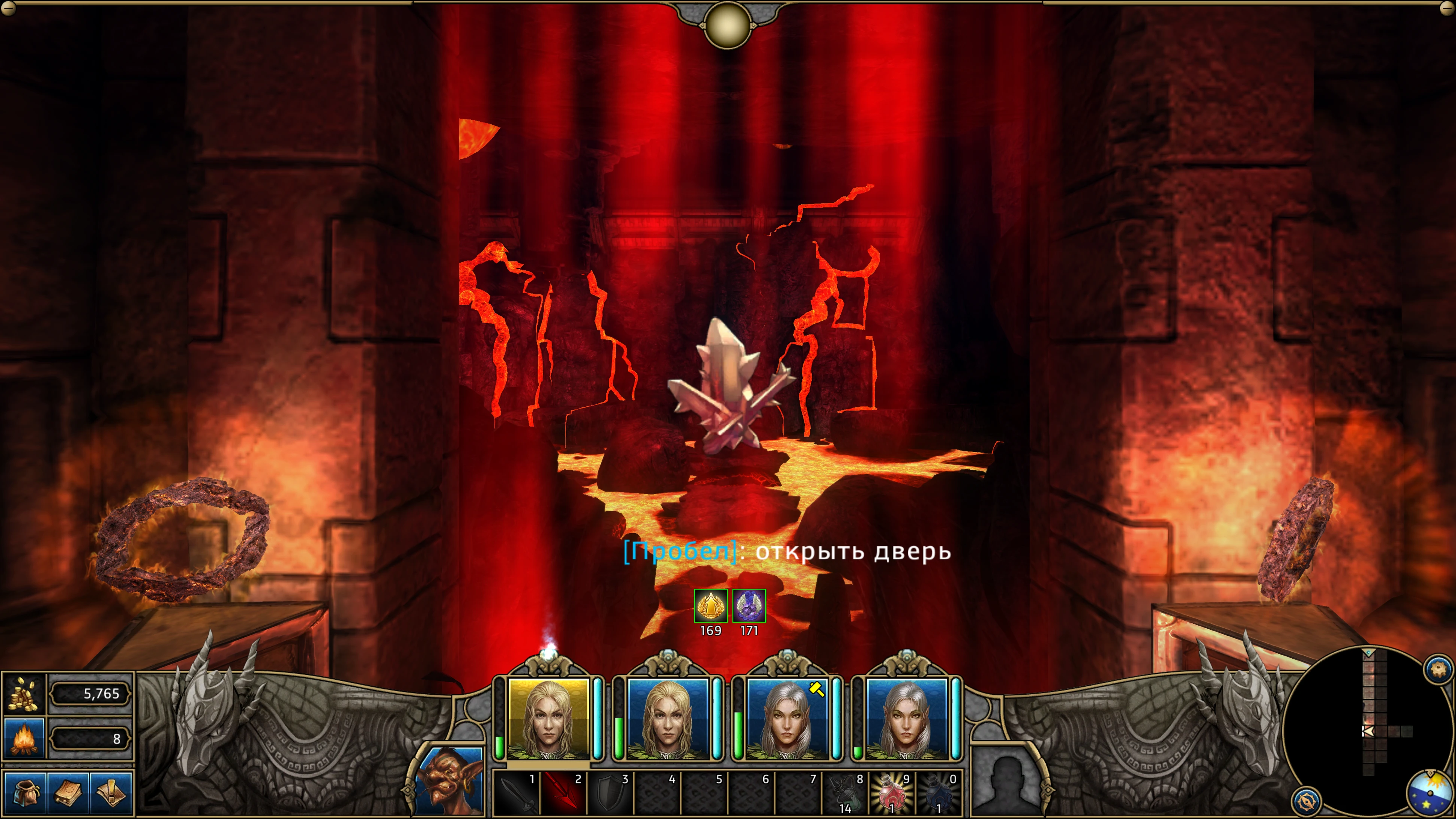Screen dimensions: 1456x819
Task: Activate the shield defend action
Action: [x=610, y=793]
